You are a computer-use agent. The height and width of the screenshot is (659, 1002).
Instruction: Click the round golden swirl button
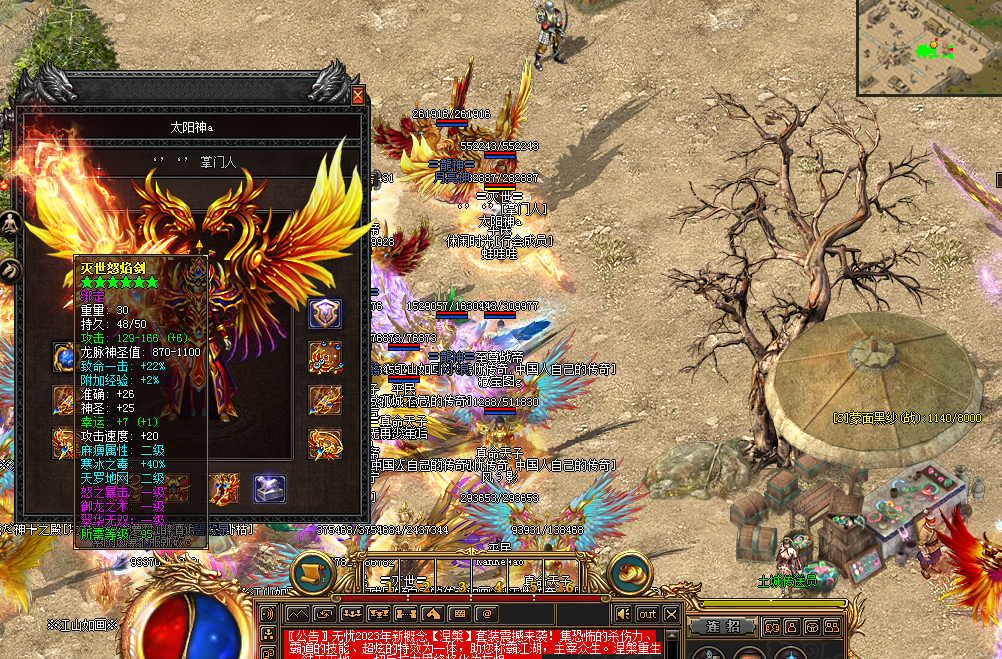coord(630,571)
